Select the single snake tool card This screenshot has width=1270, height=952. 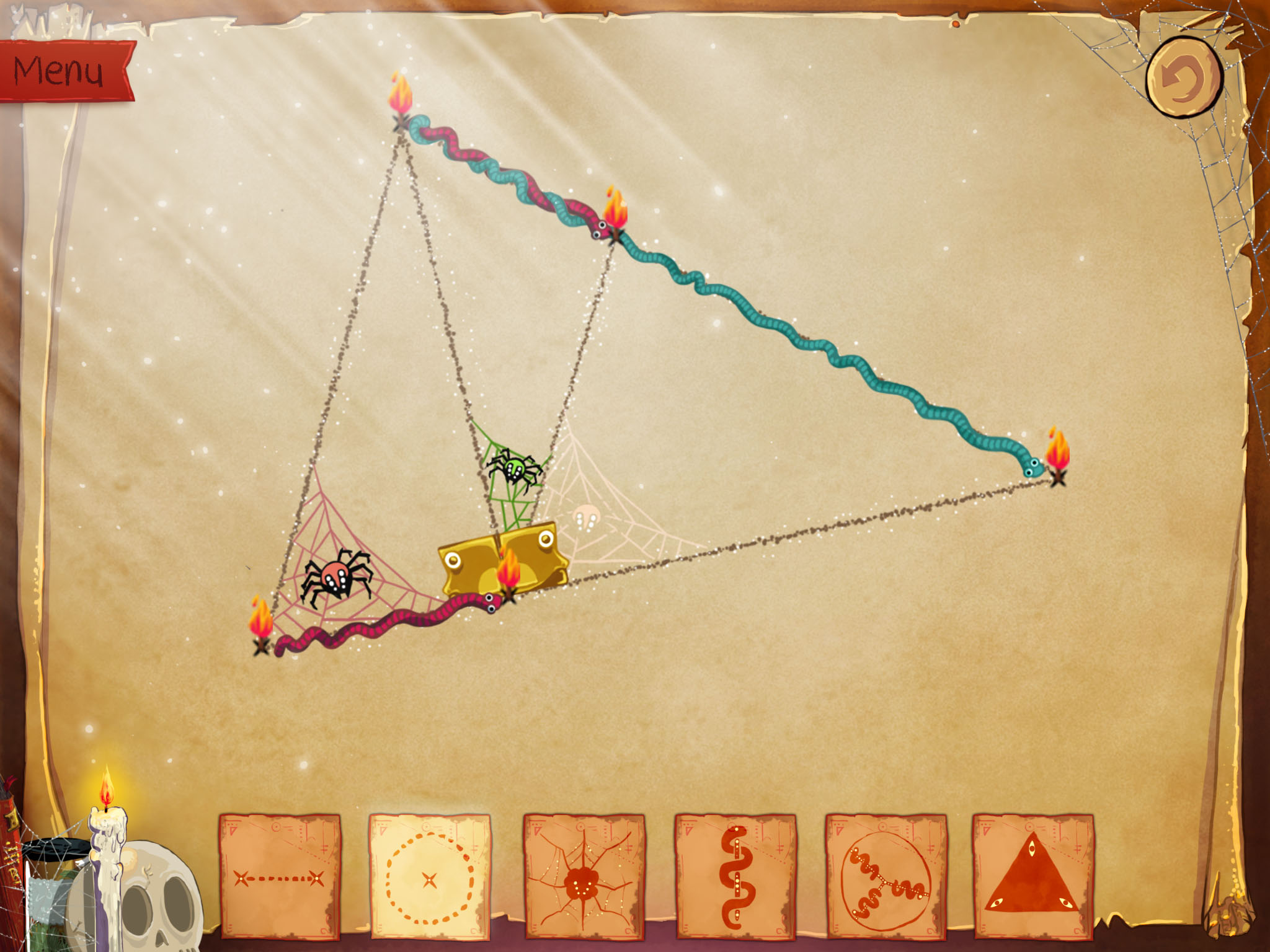(x=735, y=876)
